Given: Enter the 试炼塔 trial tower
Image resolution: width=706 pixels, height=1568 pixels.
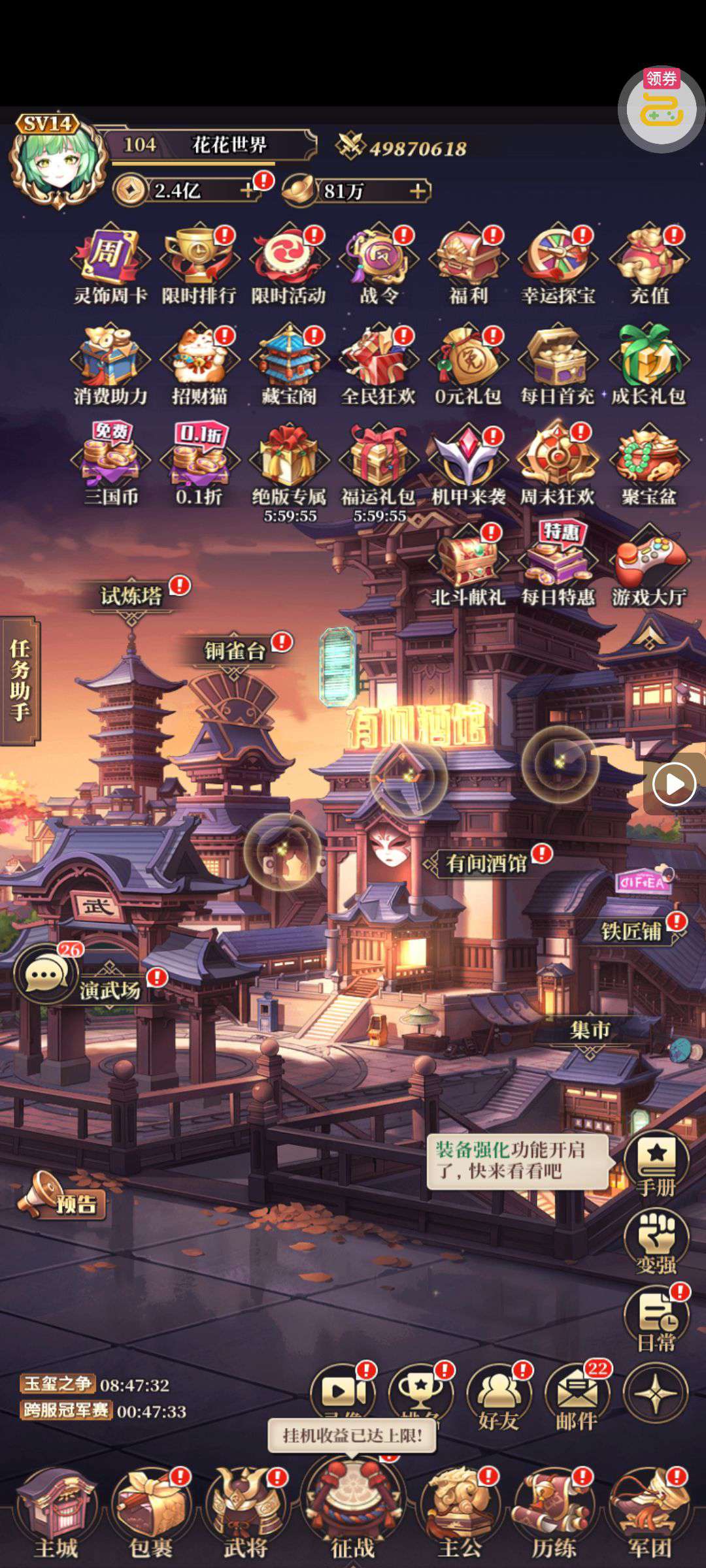Looking at the screenshot, I should pos(131,596).
